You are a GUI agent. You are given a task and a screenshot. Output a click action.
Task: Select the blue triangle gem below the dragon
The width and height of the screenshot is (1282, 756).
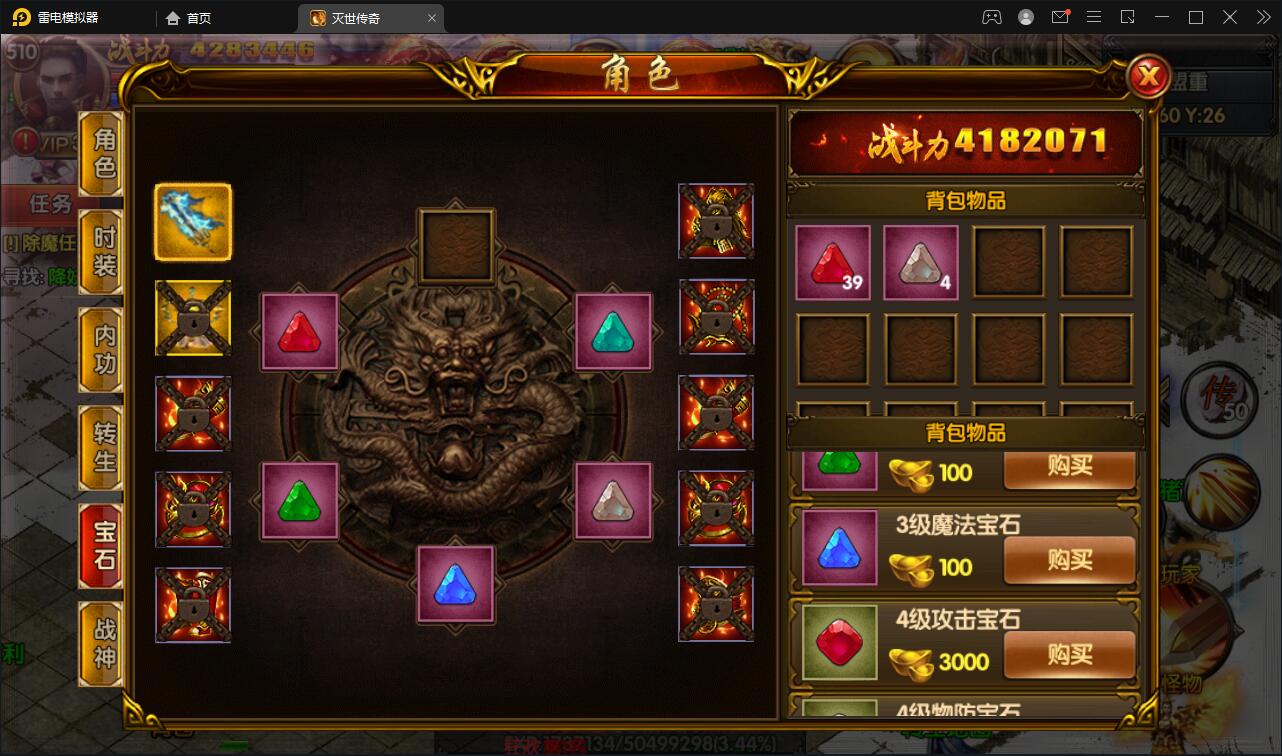pos(456,586)
